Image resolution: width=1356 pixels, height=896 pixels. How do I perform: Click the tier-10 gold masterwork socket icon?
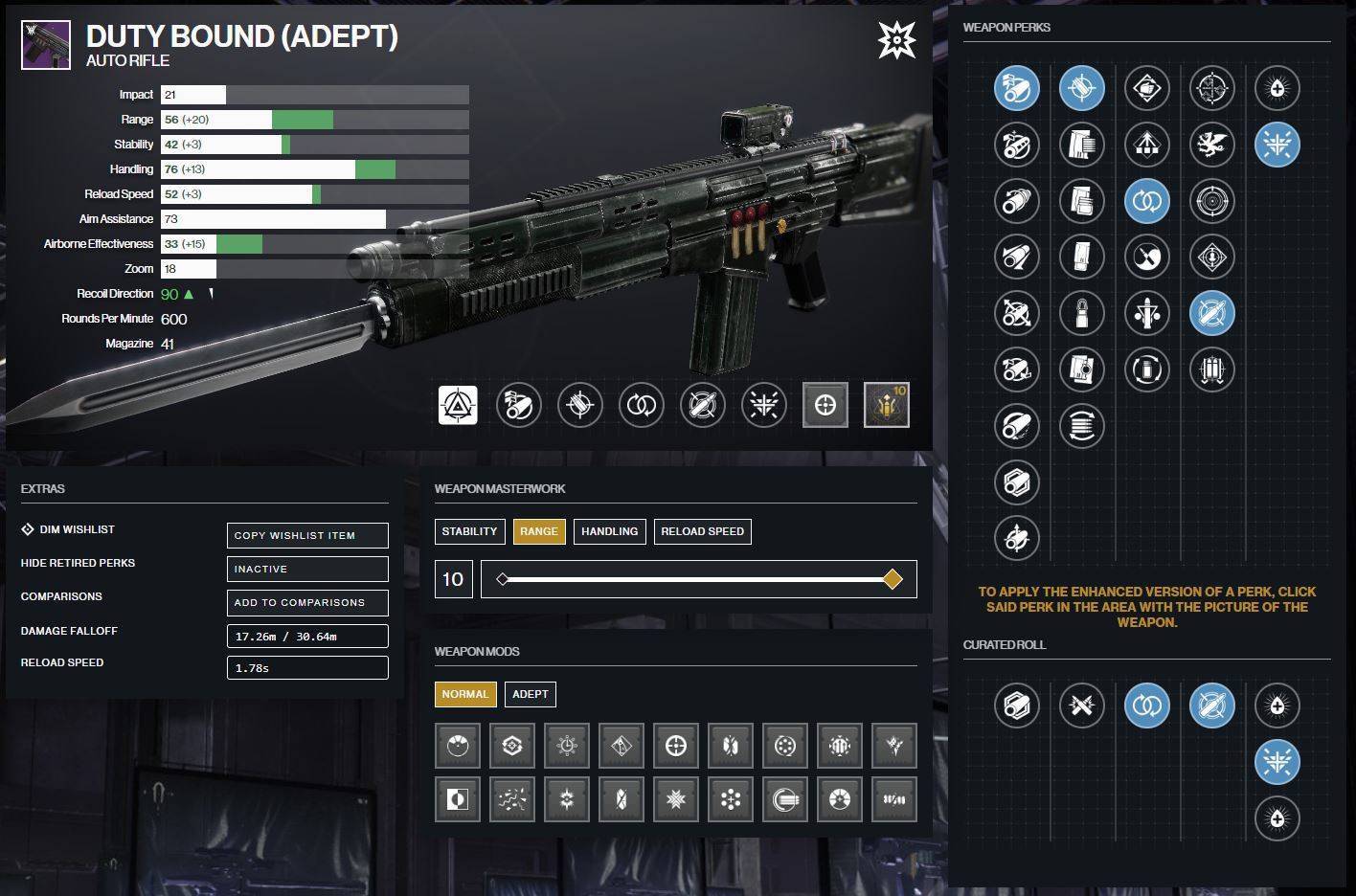[886, 405]
